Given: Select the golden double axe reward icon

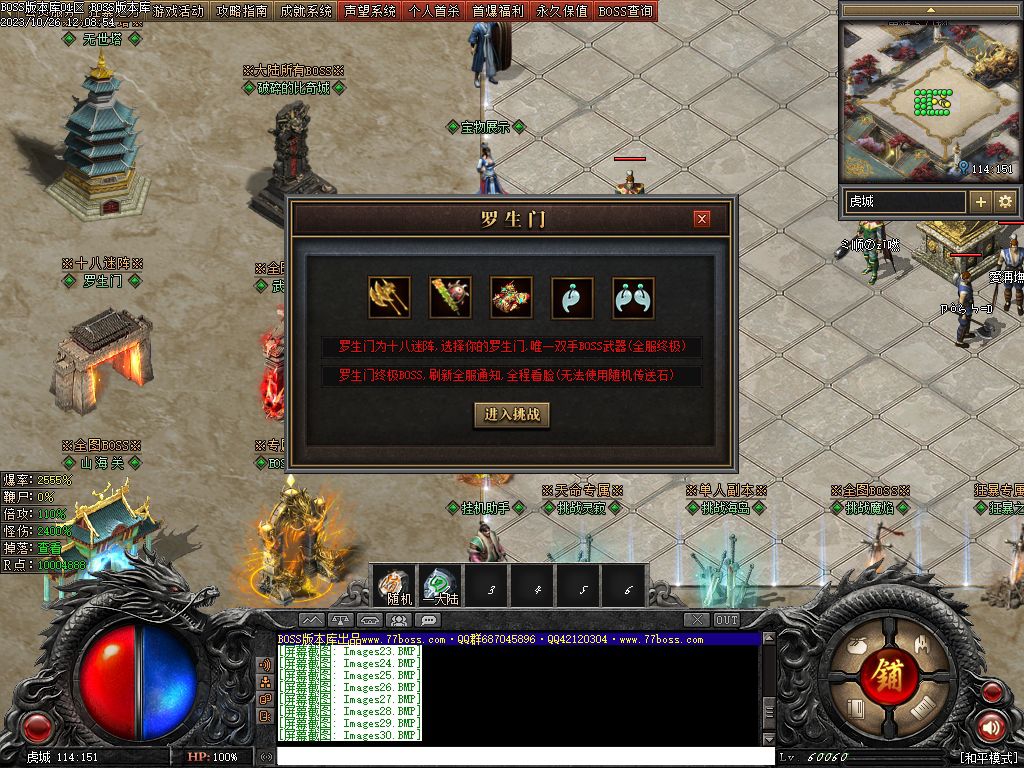Looking at the screenshot, I should pos(389,297).
